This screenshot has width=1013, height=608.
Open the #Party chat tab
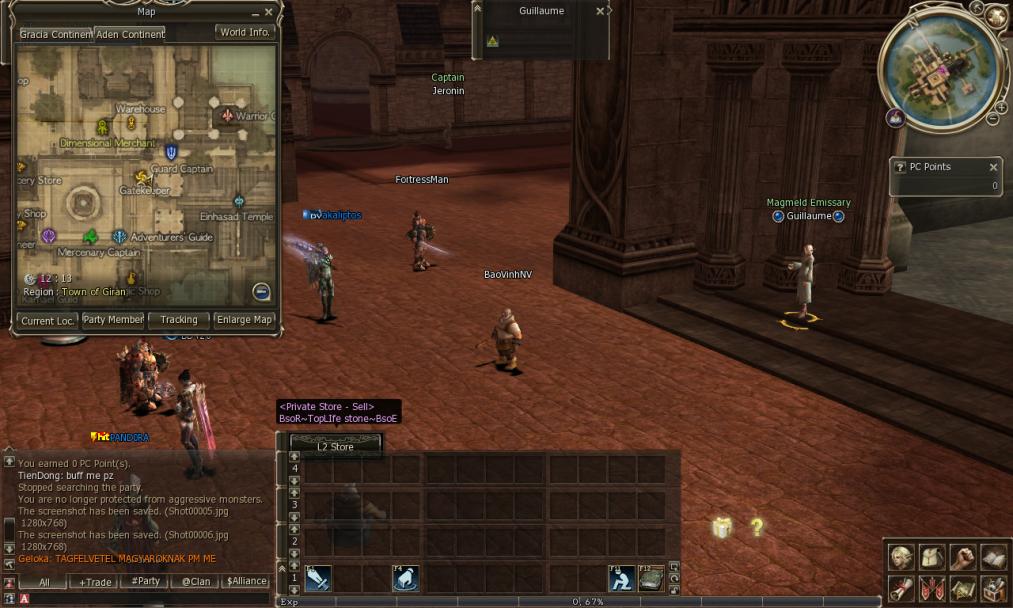pyautogui.click(x=146, y=581)
